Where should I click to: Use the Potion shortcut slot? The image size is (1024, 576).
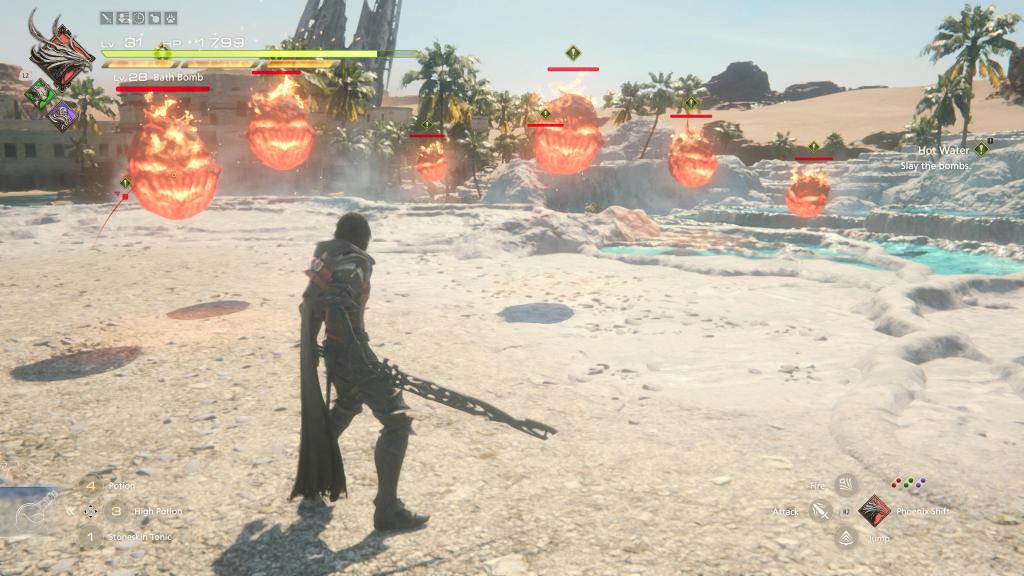[91, 485]
